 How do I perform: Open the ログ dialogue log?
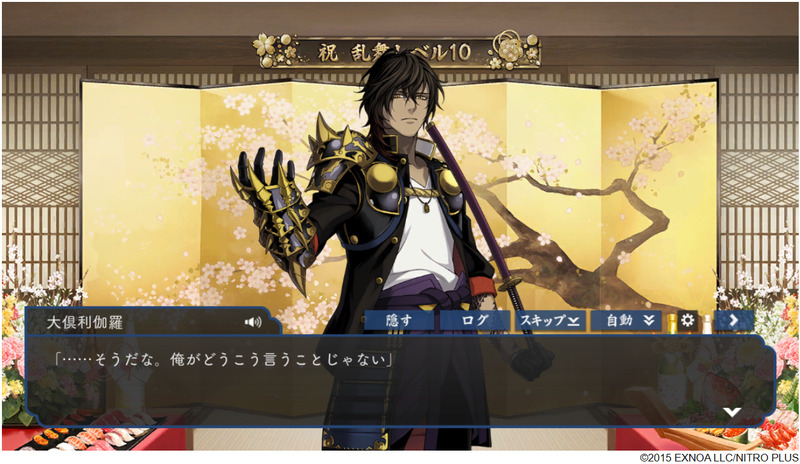[474, 321]
